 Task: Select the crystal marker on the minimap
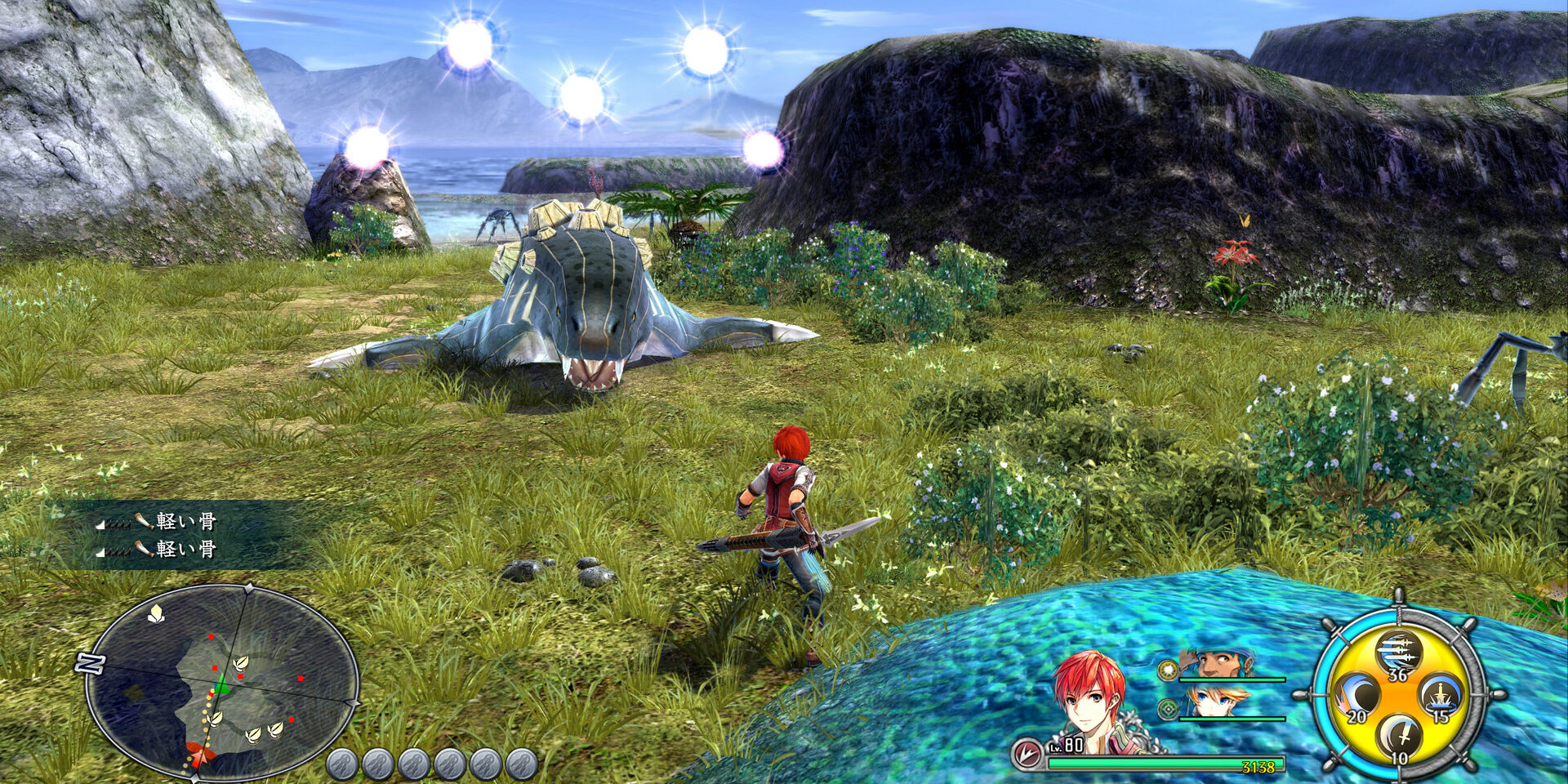pyautogui.click(x=155, y=613)
